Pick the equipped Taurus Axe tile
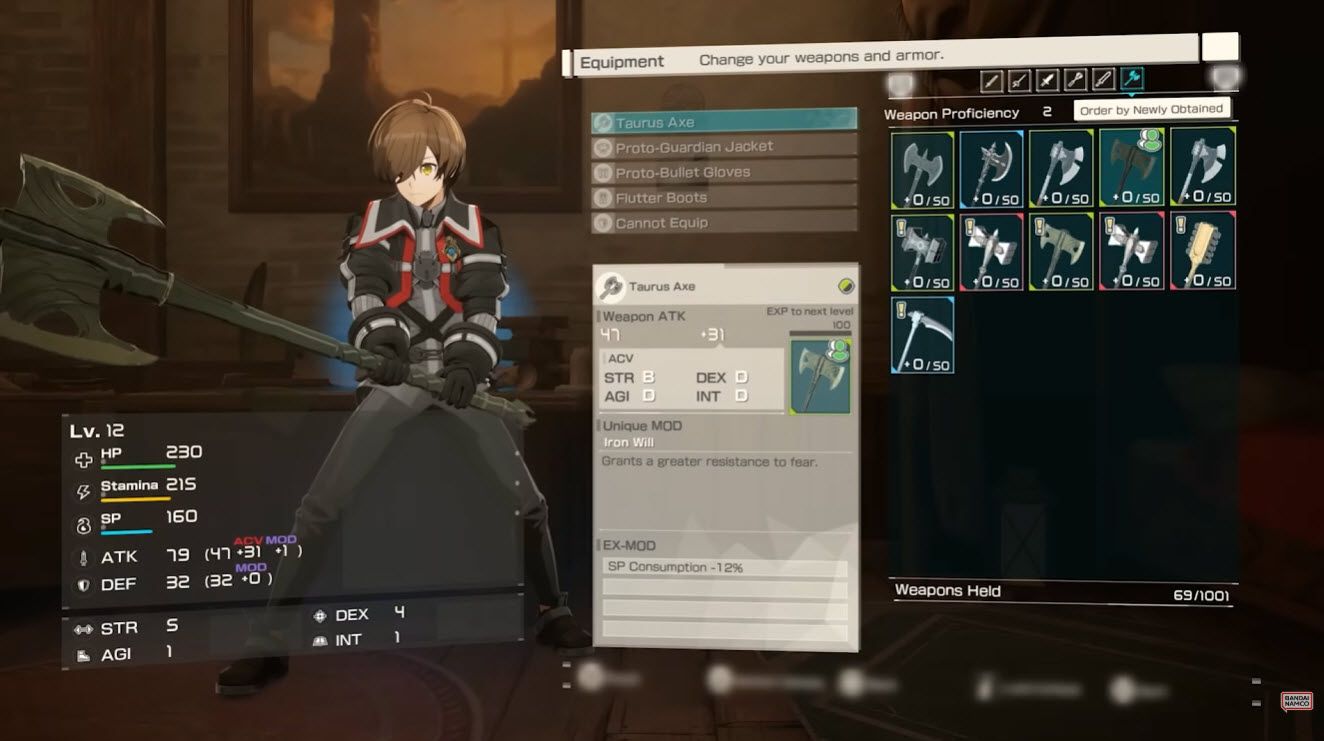The height and width of the screenshot is (741, 1324). 1132,168
